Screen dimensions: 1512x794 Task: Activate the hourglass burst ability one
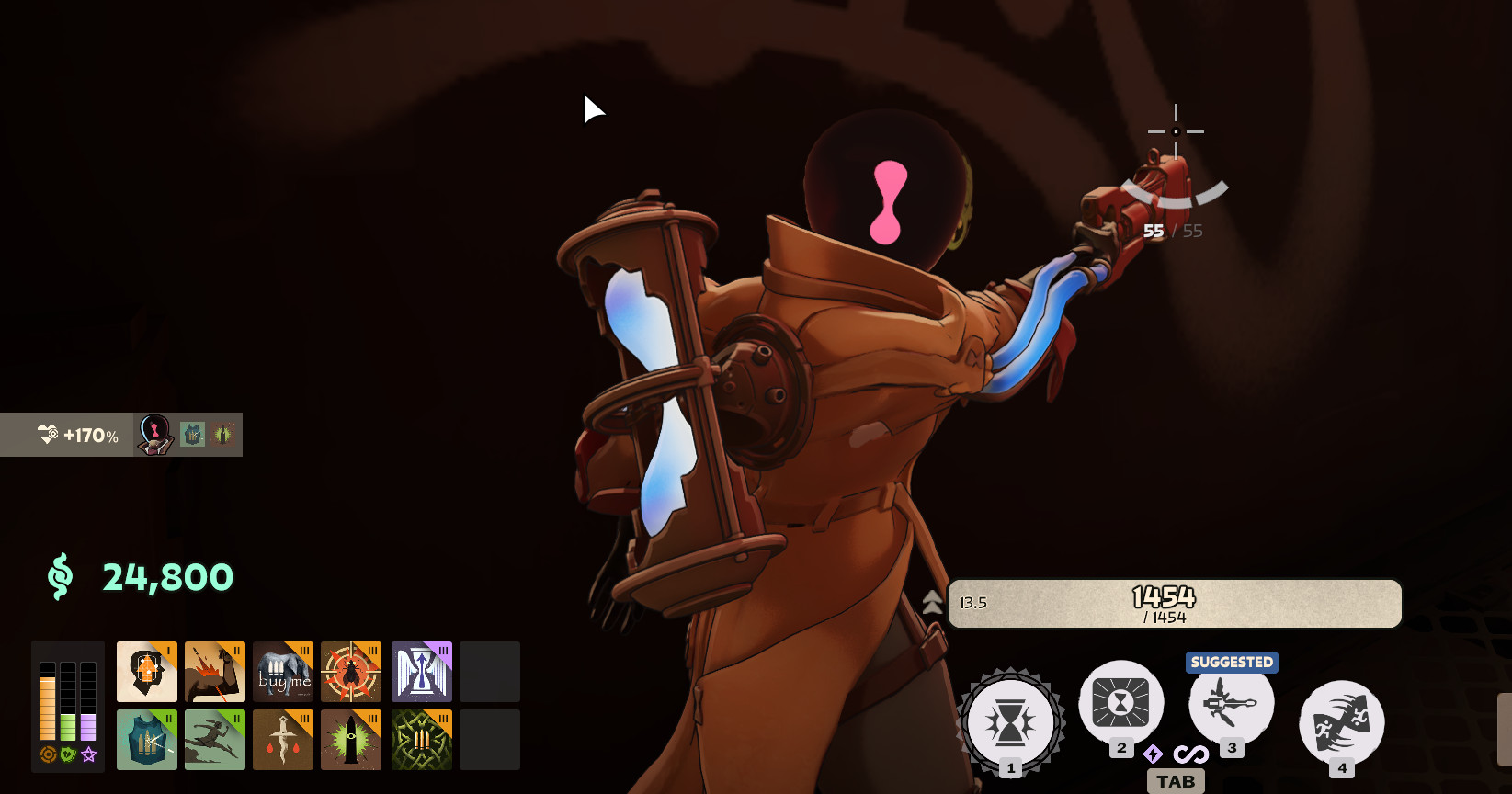tap(1010, 723)
